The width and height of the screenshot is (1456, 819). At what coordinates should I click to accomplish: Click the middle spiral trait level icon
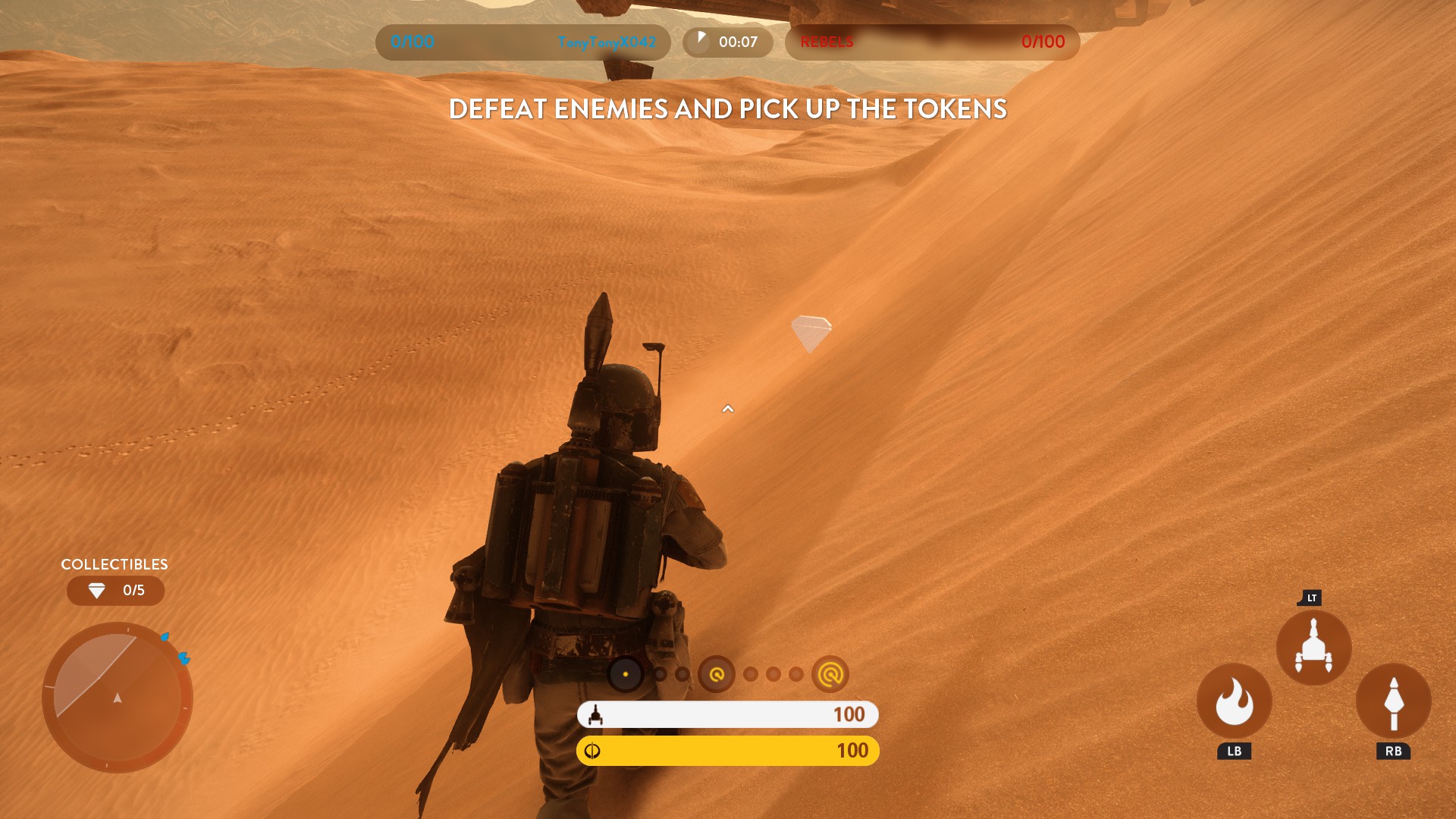(x=717, y=674)
